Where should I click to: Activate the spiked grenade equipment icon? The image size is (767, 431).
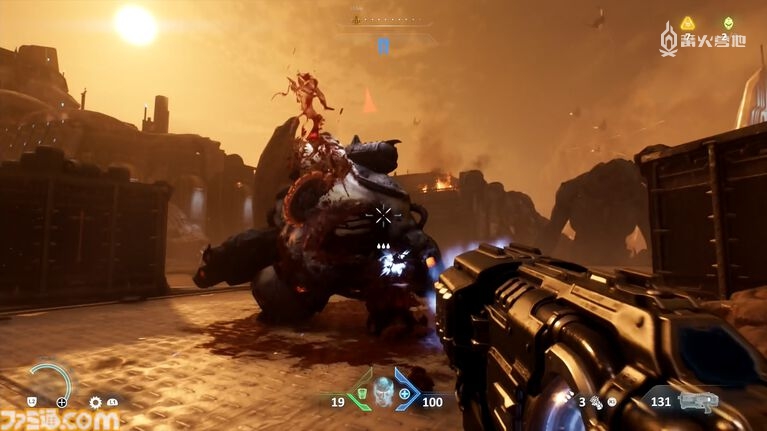96,402
